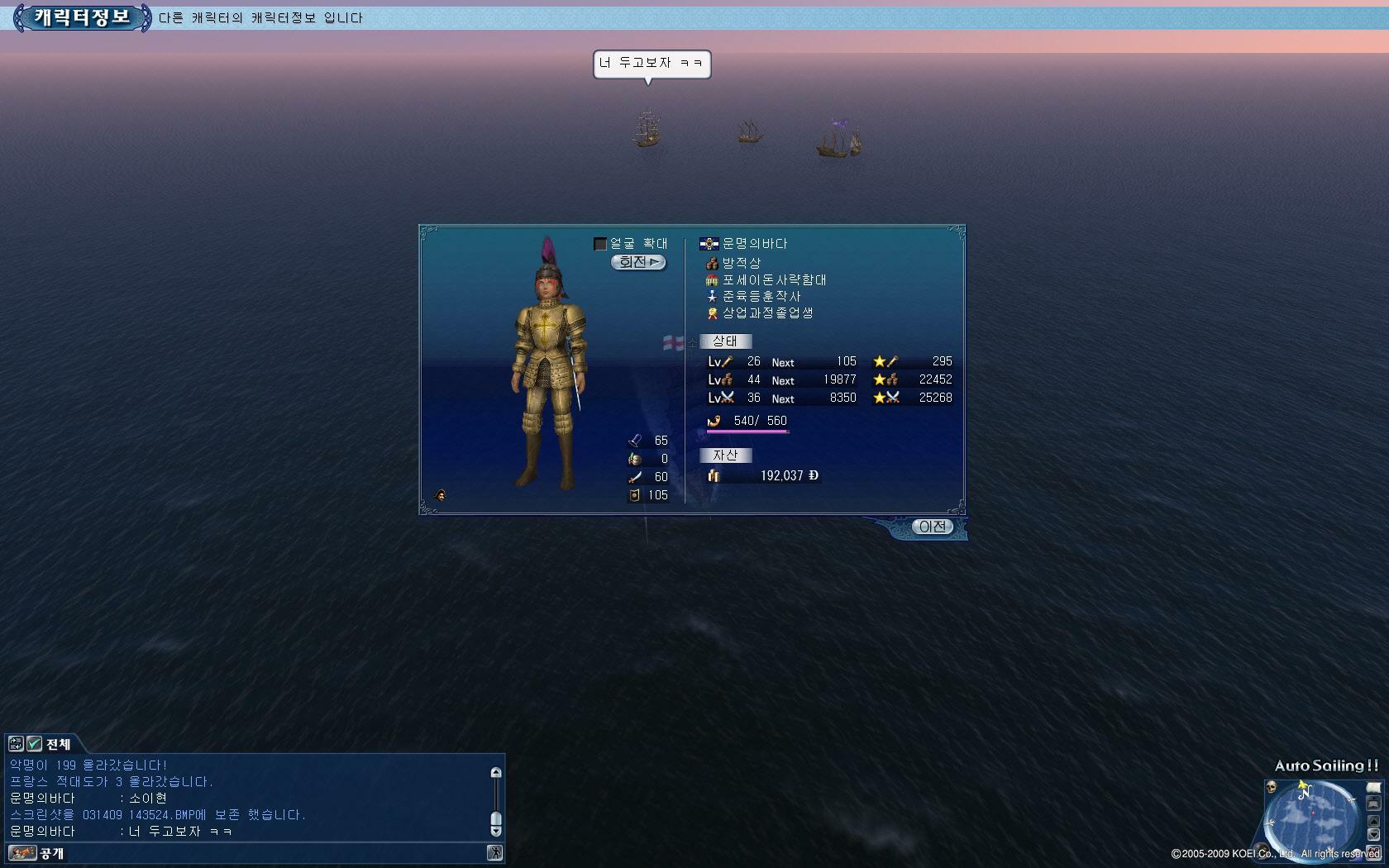Click the minimap zoom-out down arrow
Screen dimensions: 1389x868
[1374, 835]
